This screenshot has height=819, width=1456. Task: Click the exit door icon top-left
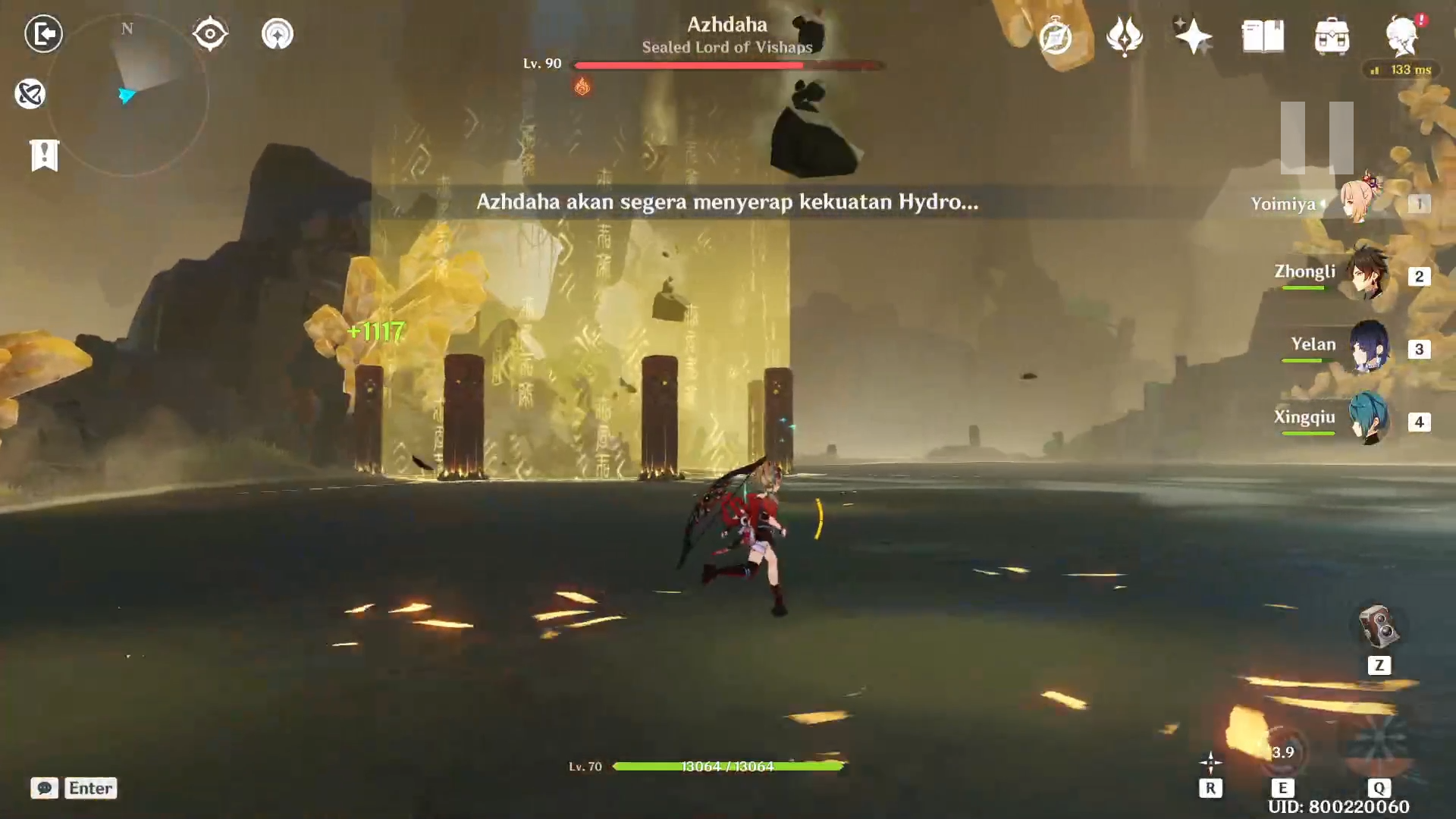(43, 34)
